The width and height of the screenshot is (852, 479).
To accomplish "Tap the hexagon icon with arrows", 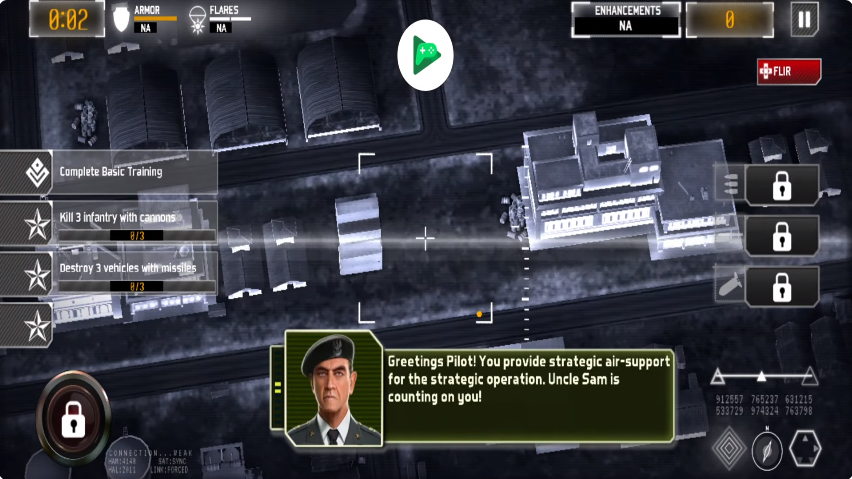I will 805,449.
